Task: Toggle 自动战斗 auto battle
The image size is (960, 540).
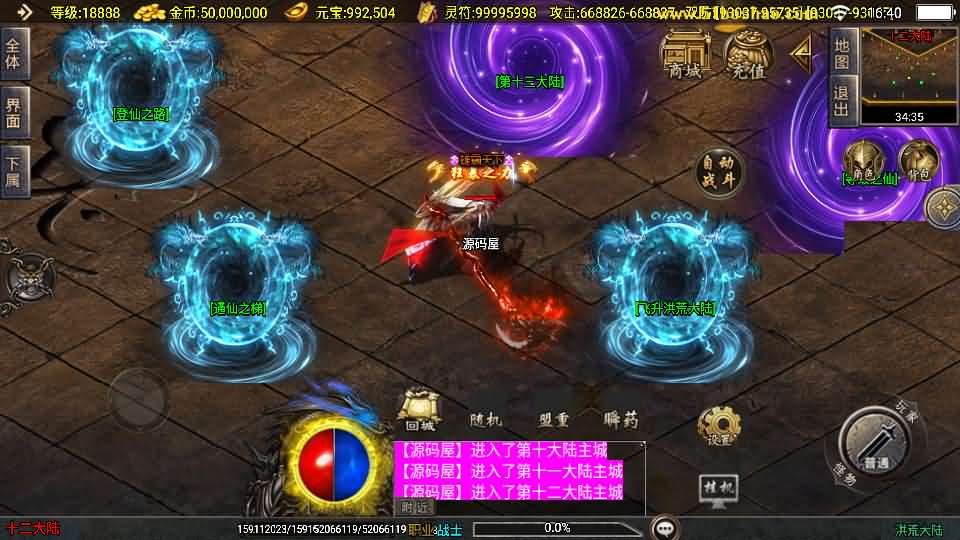Action: [x=720, y=172]
